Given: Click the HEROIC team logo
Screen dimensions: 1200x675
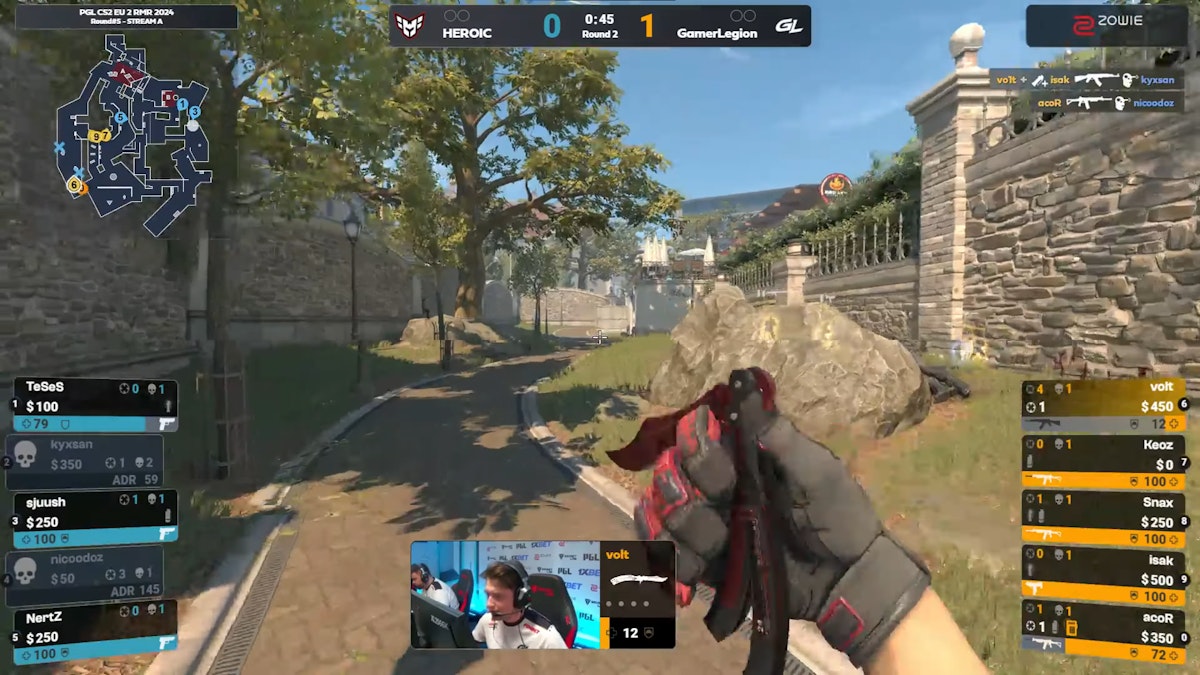Looking at the screenshot, I should point(410,25).
